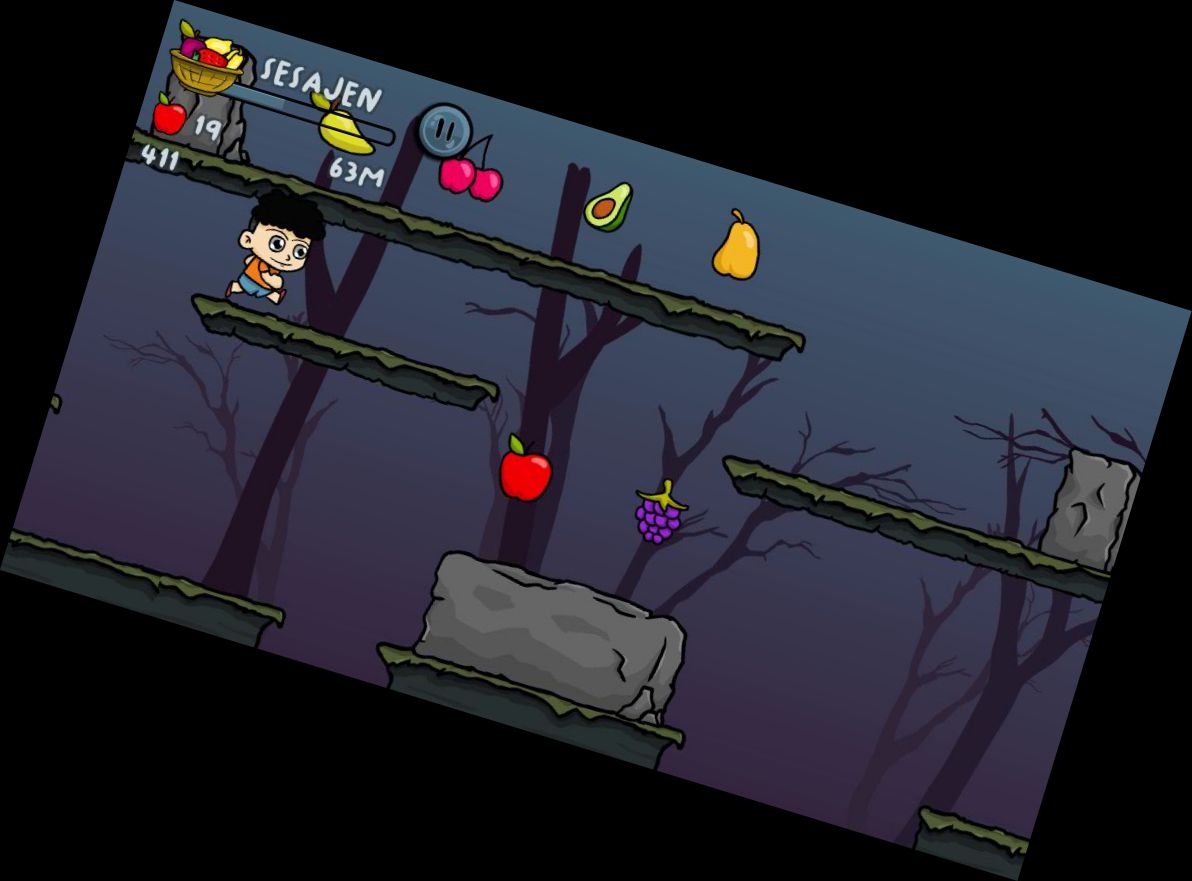This screenshot has width=1192, height=881.
Task: Pause the game with the round button
Action: (444, 130)
